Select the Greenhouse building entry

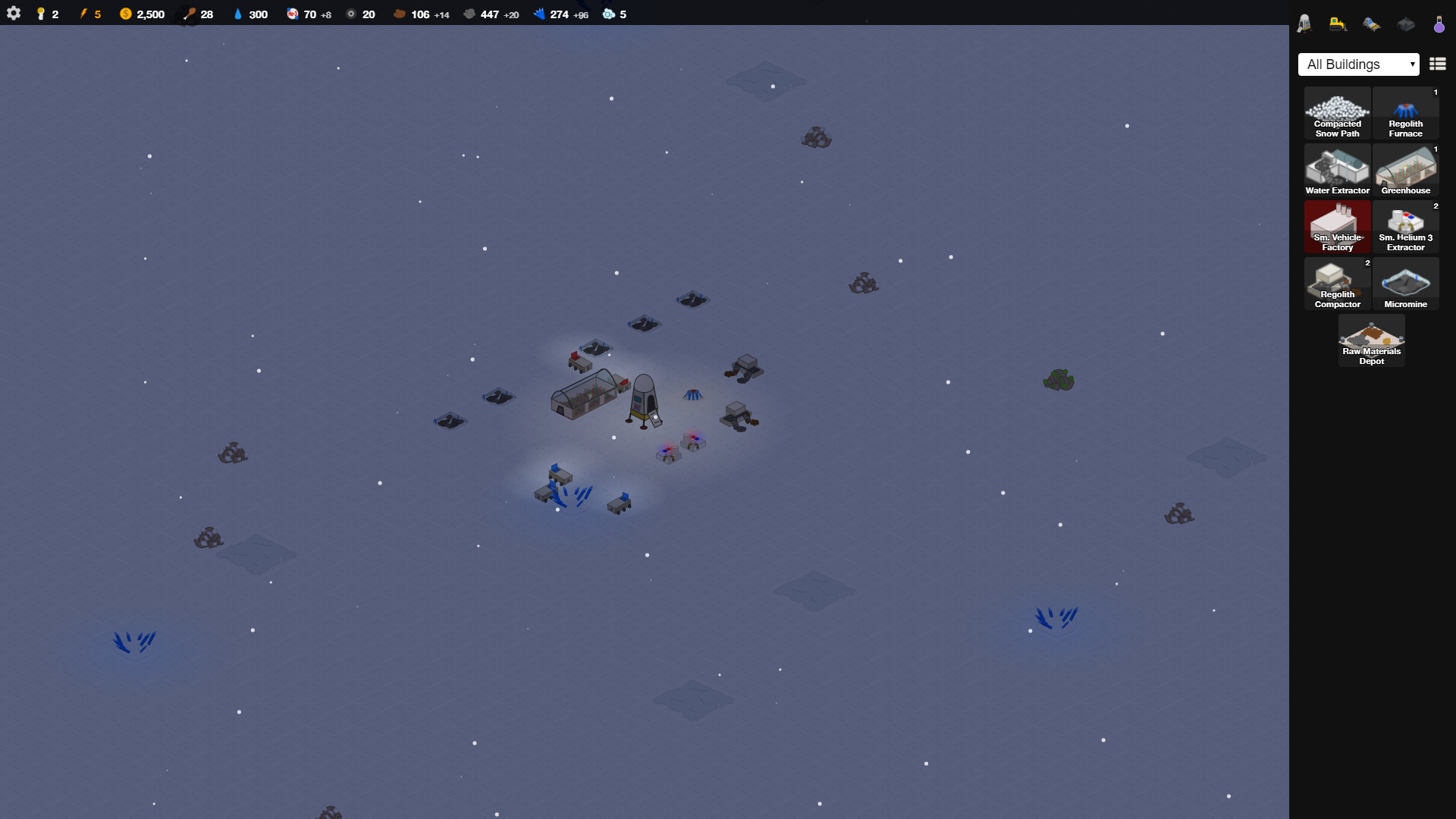click(1405, 169)
